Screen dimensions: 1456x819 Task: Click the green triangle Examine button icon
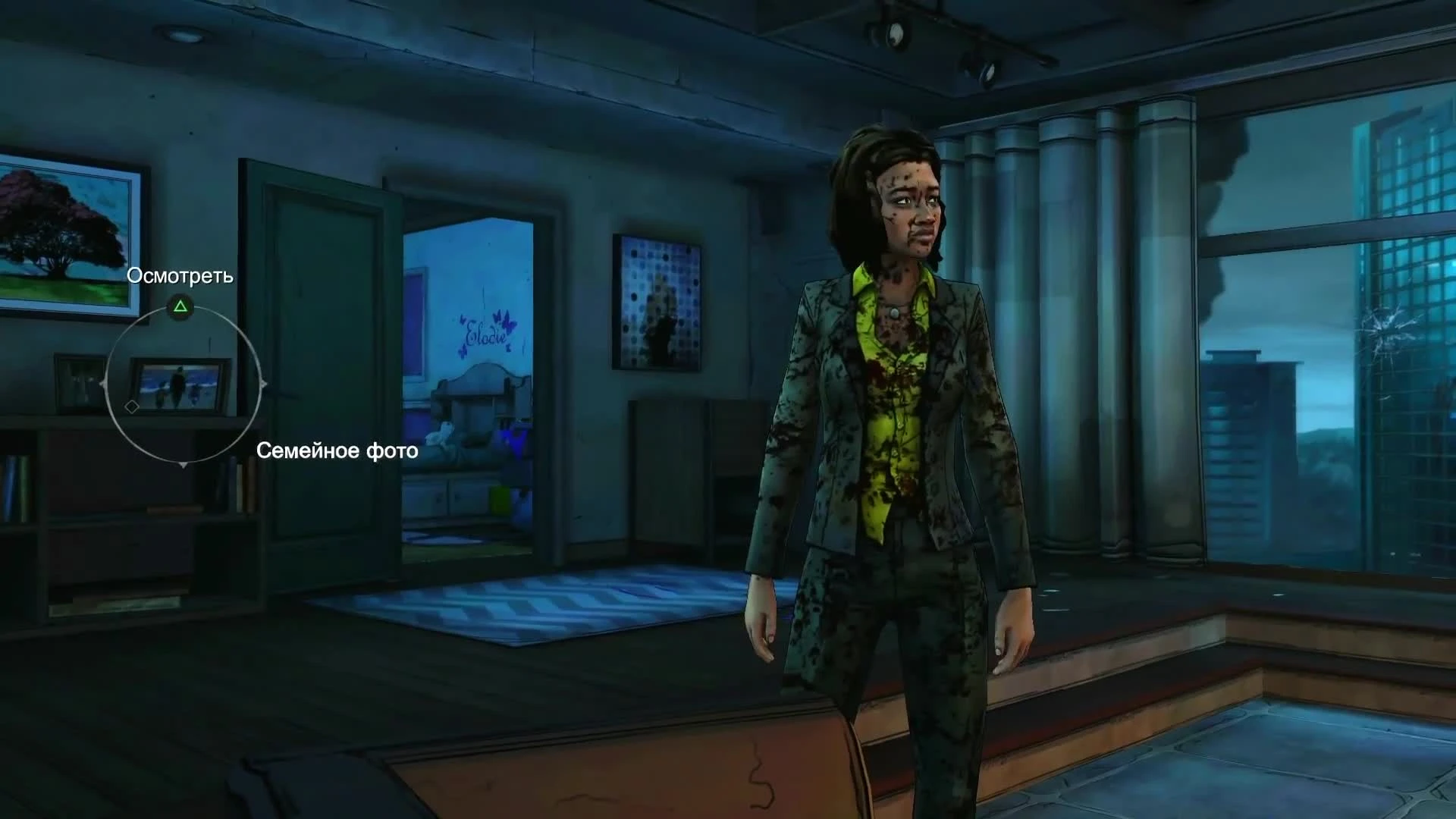[180, 306]
